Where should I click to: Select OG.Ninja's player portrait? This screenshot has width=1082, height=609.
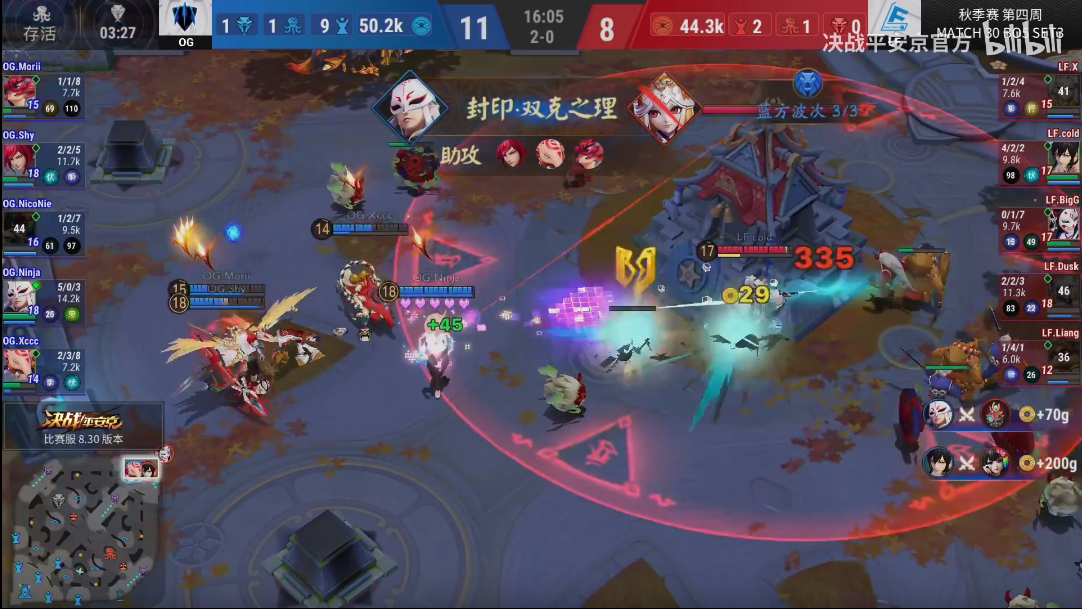click(18, 296)
